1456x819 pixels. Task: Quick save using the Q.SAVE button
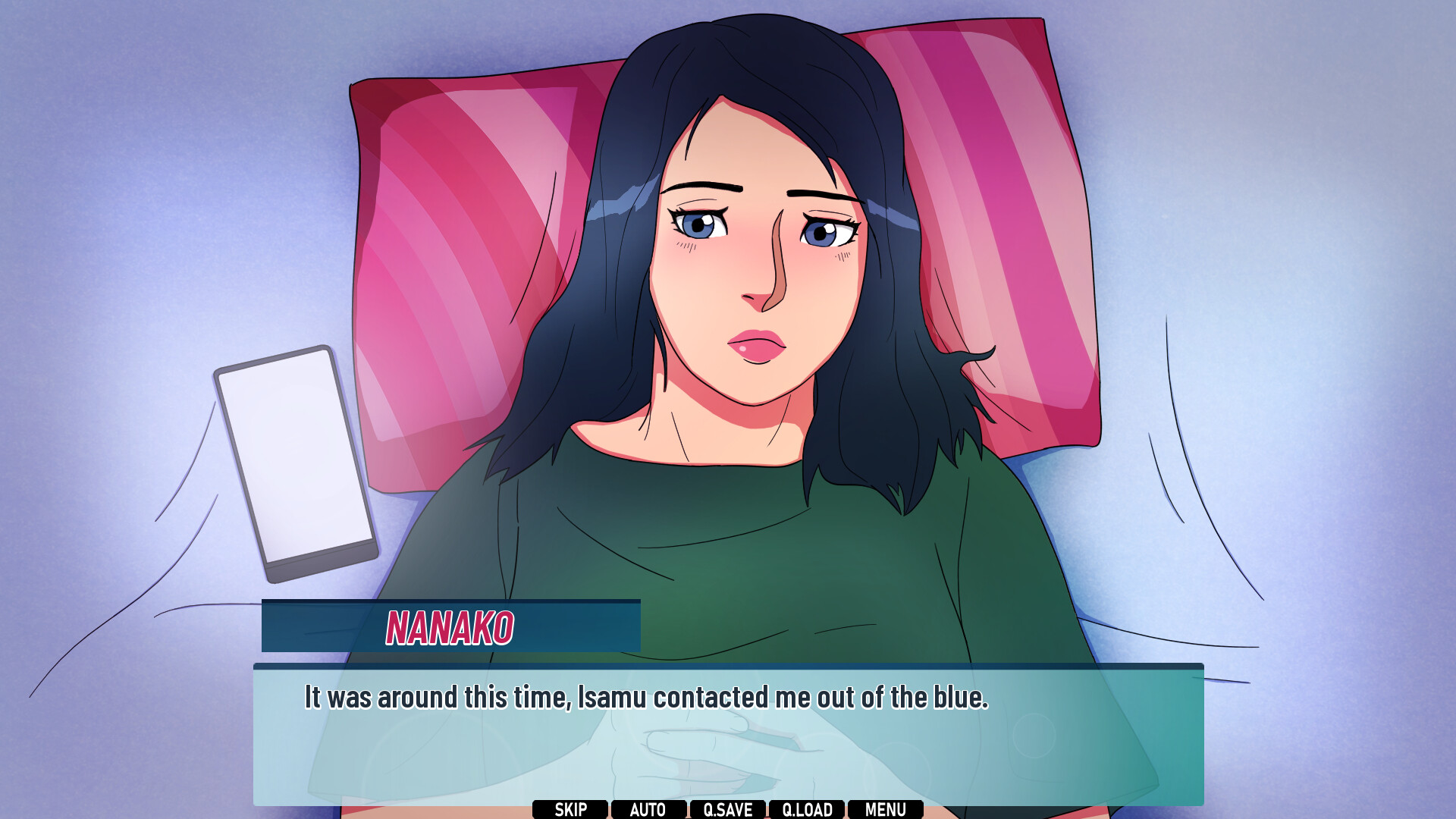728,809
